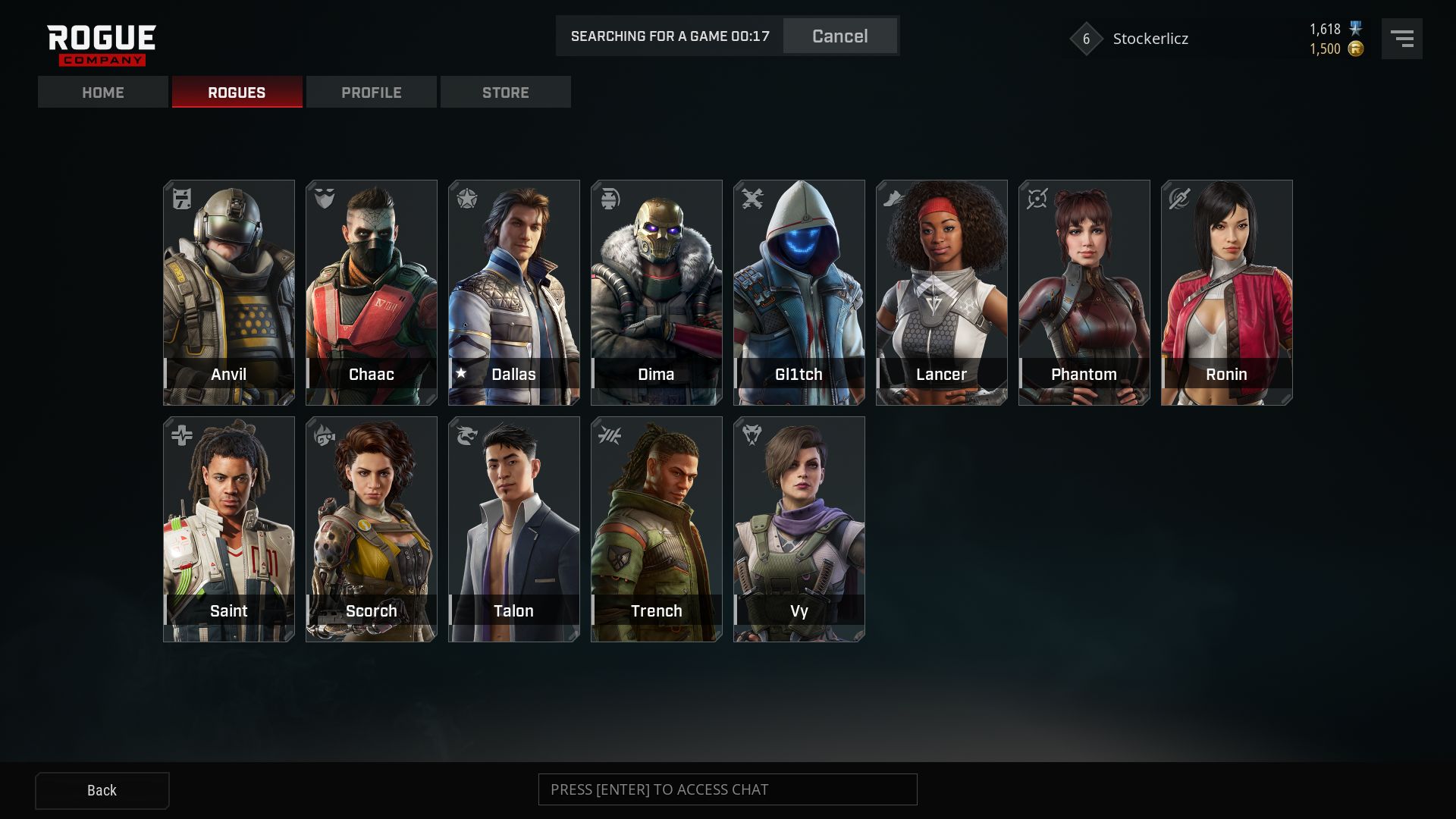The height and width of the screenshot is (819, 1456).
Task: Open the hamburger menu
Action: pyautogui.click(x=1401, y=39)
